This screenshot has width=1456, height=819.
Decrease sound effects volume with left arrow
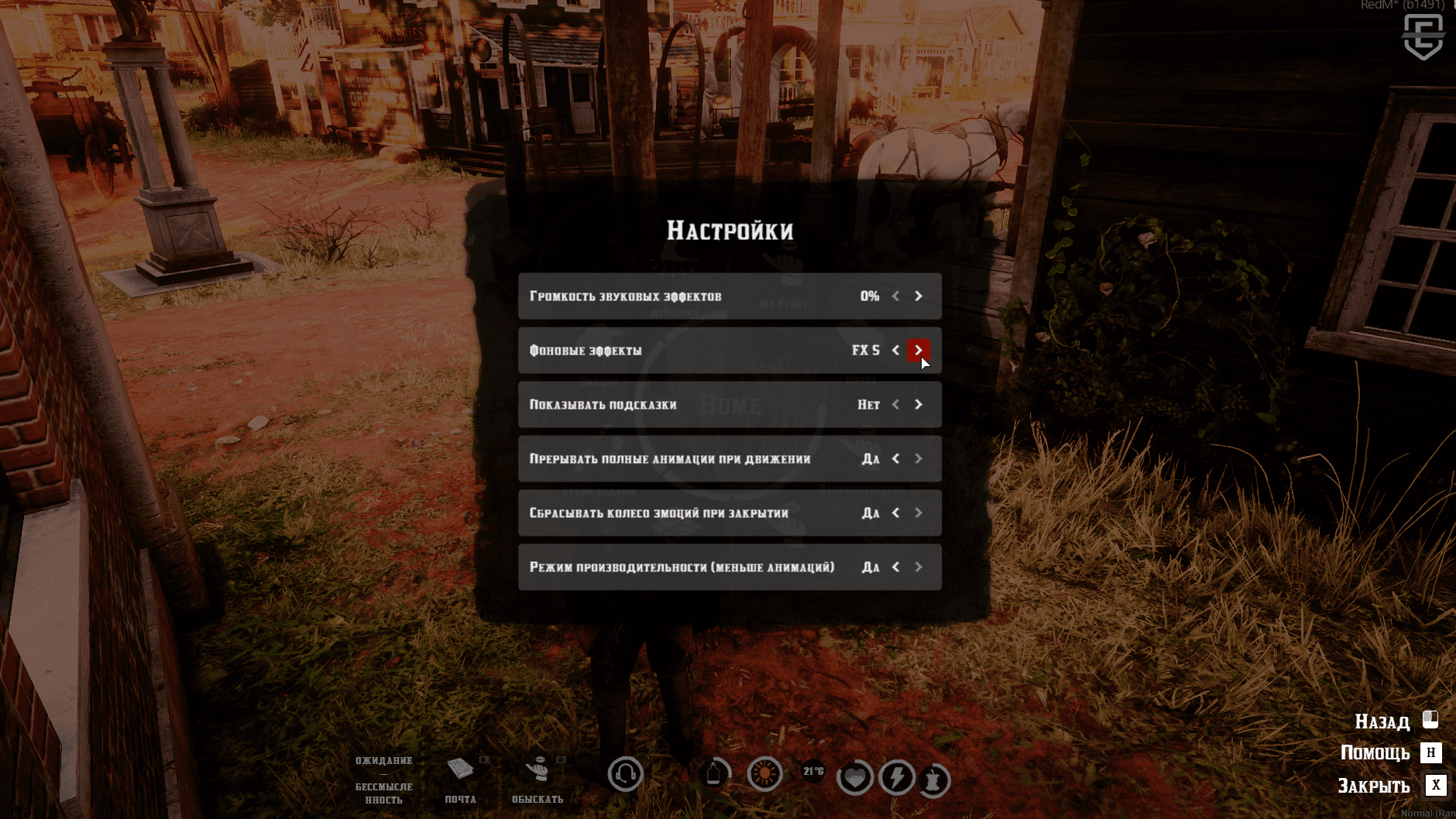896,296
